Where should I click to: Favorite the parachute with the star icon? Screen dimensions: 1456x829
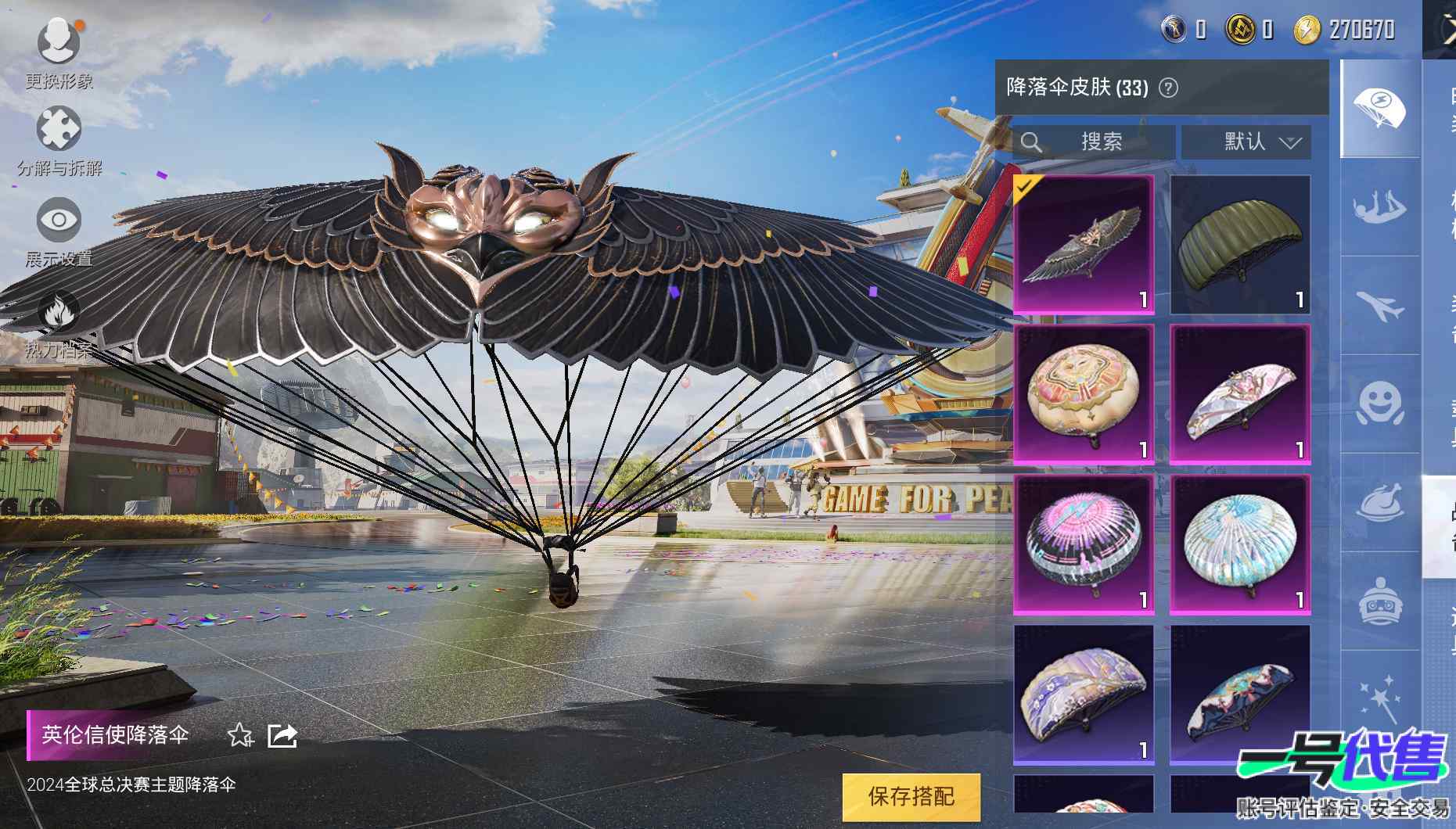point(239,735)
